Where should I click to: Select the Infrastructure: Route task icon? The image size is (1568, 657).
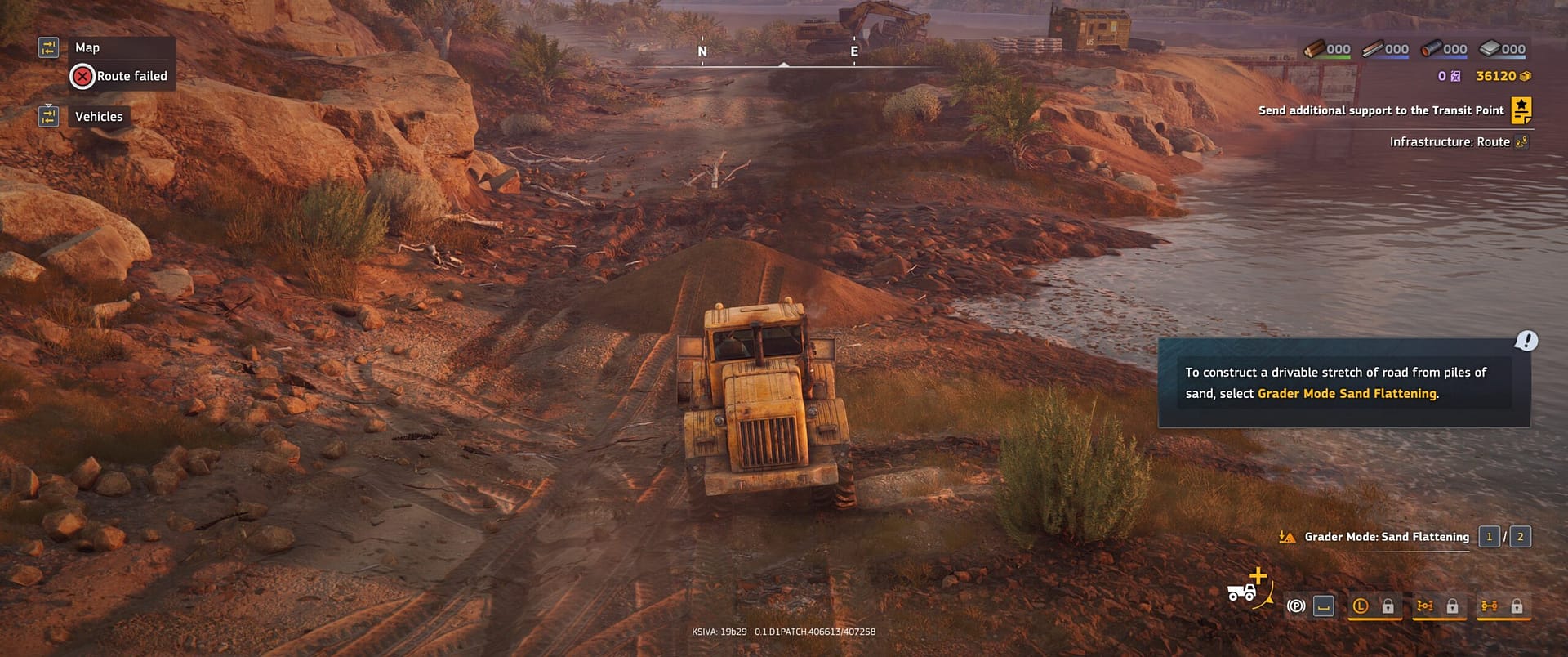[x=1521, y=142]
